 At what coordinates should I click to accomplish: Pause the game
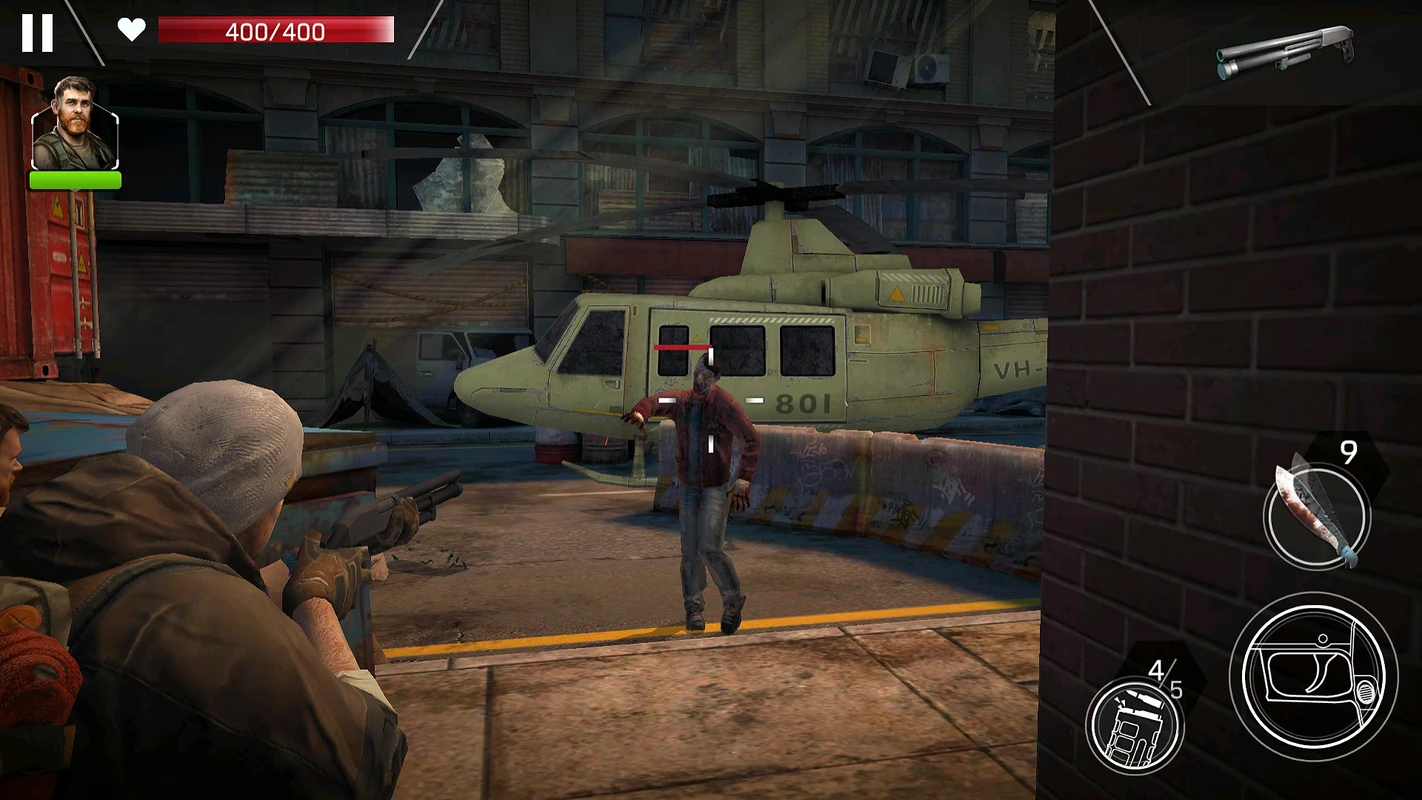coord(37,32)
